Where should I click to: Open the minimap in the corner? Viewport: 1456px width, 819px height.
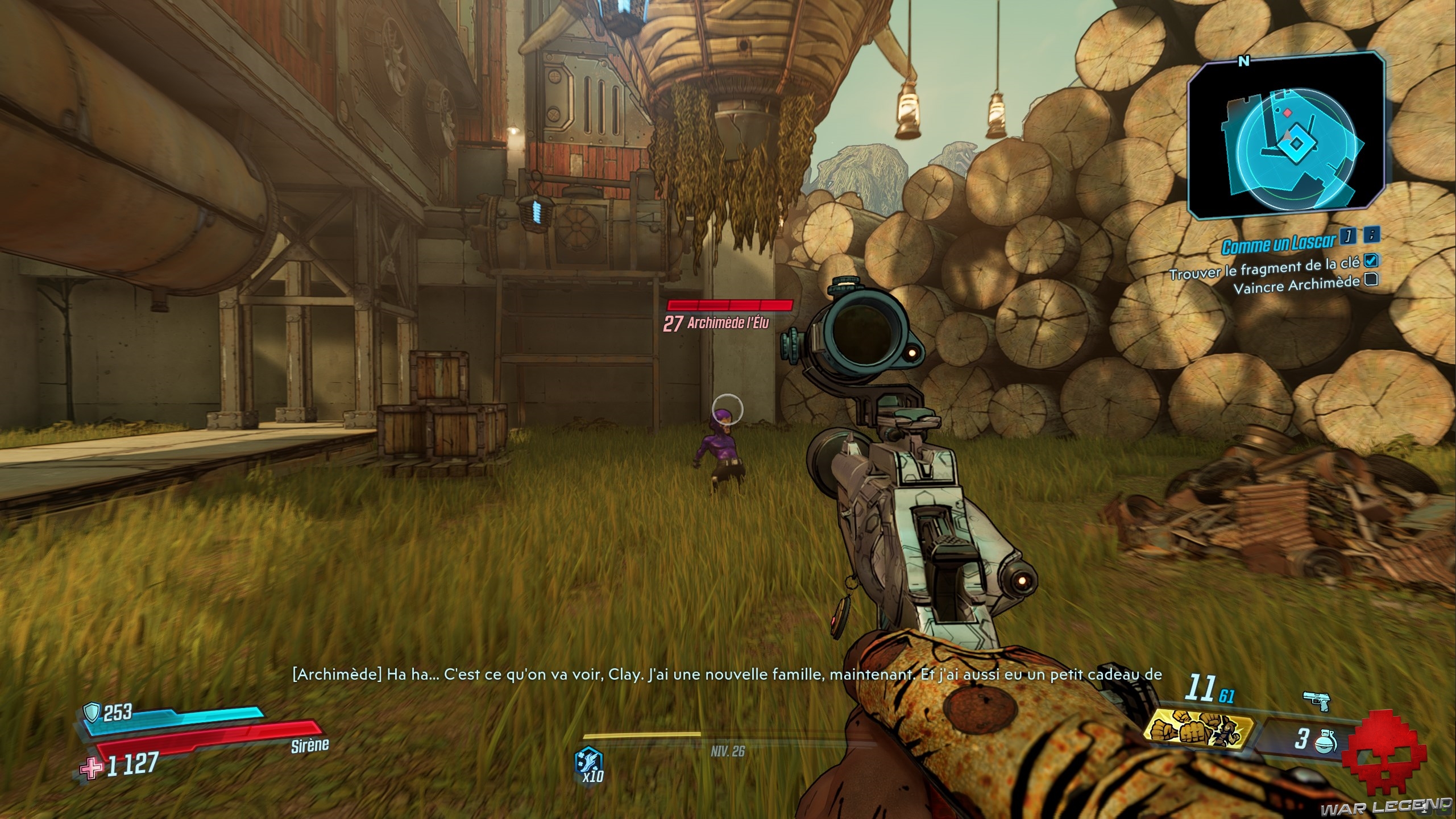1285,136
